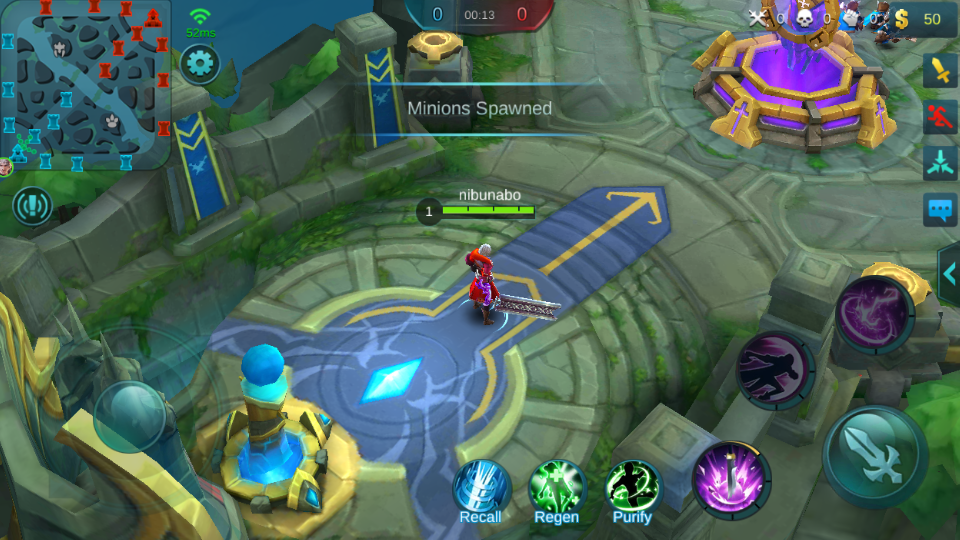The height and width of the screenshot is (540, 960).
Task: Open the chat bubble button
Action: (x=939, y=209)
